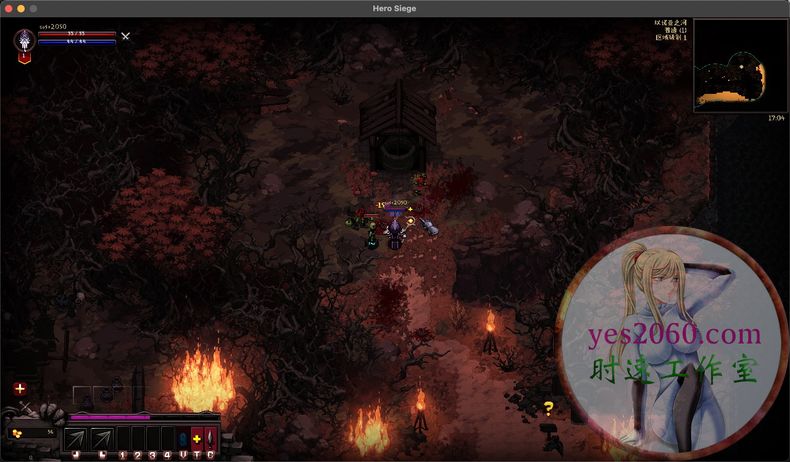
Task: Use the feather item slot labeled C
Action: tap(210, 438)
